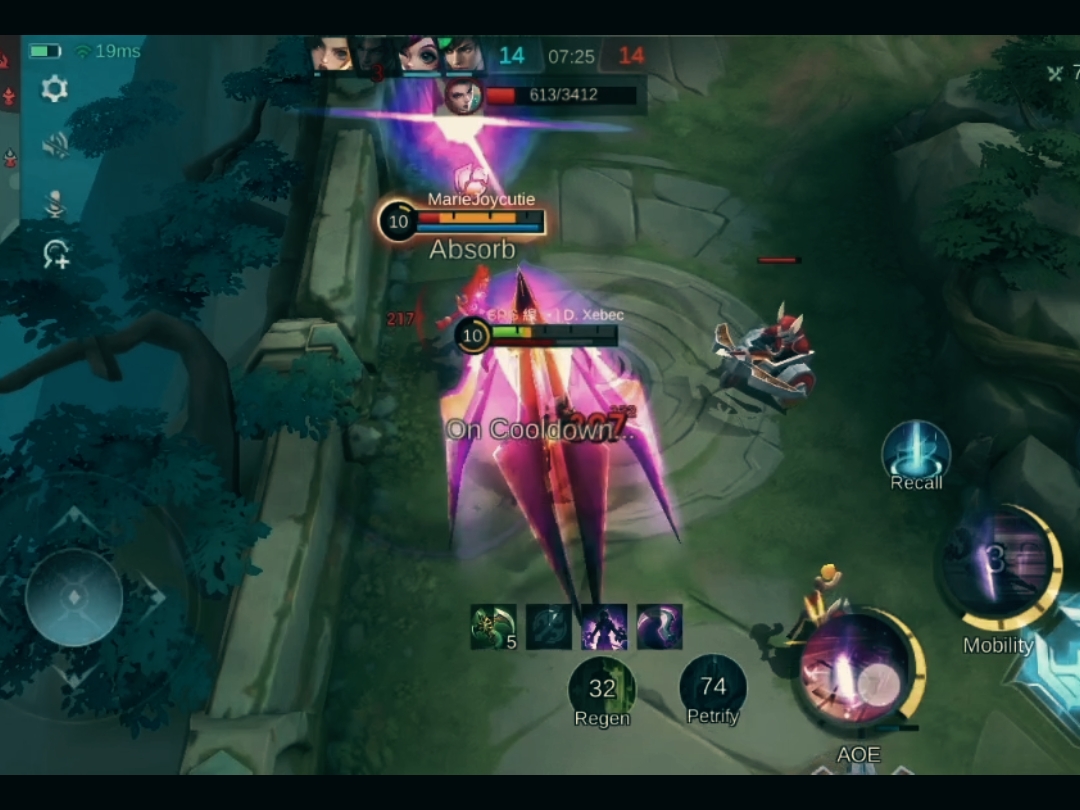1080x810 pixels.
Task: Toggle the muted microphone icon
Action: [55, 203]
